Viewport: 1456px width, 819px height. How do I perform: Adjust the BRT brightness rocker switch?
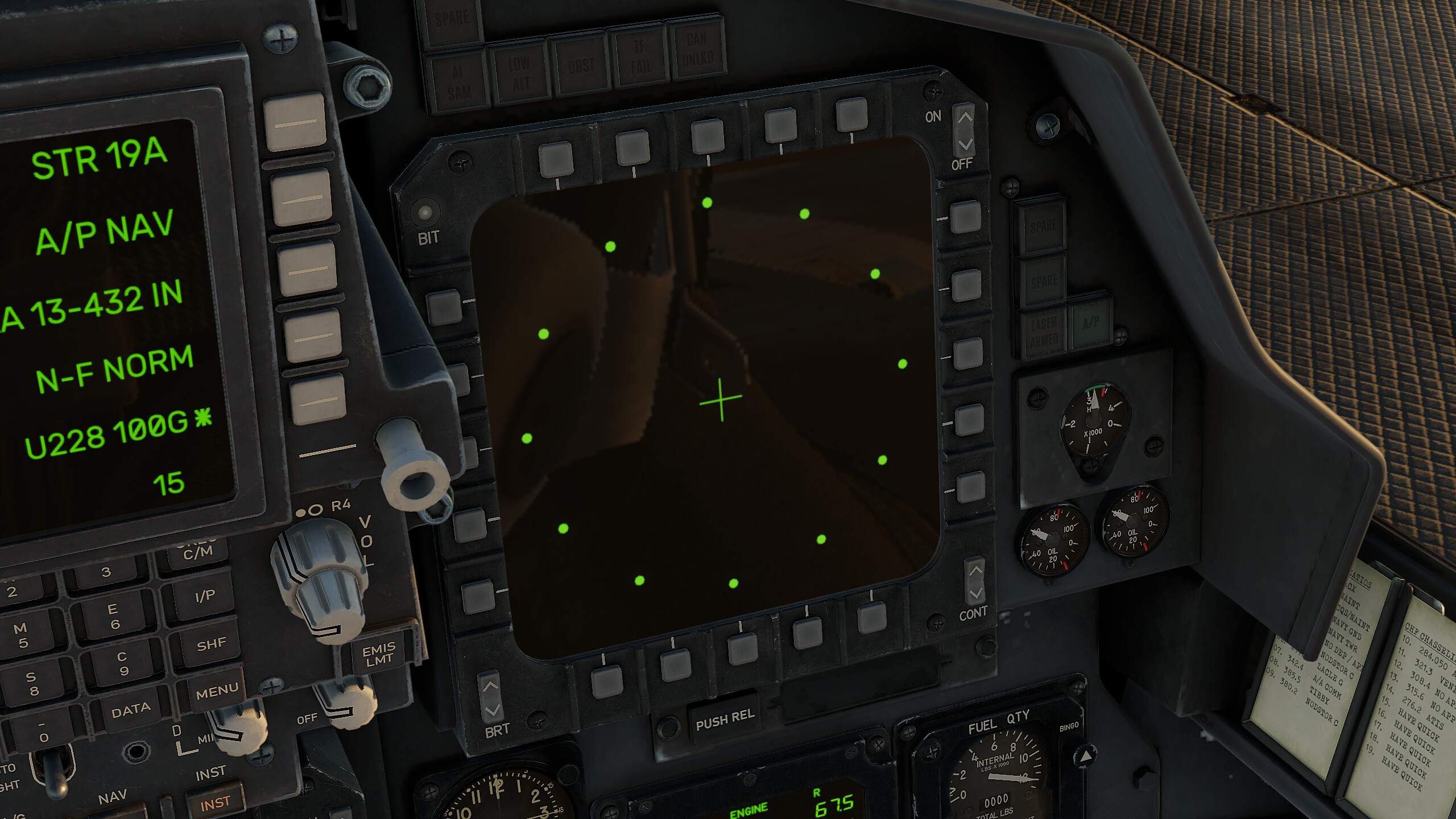tap(491, 698)
